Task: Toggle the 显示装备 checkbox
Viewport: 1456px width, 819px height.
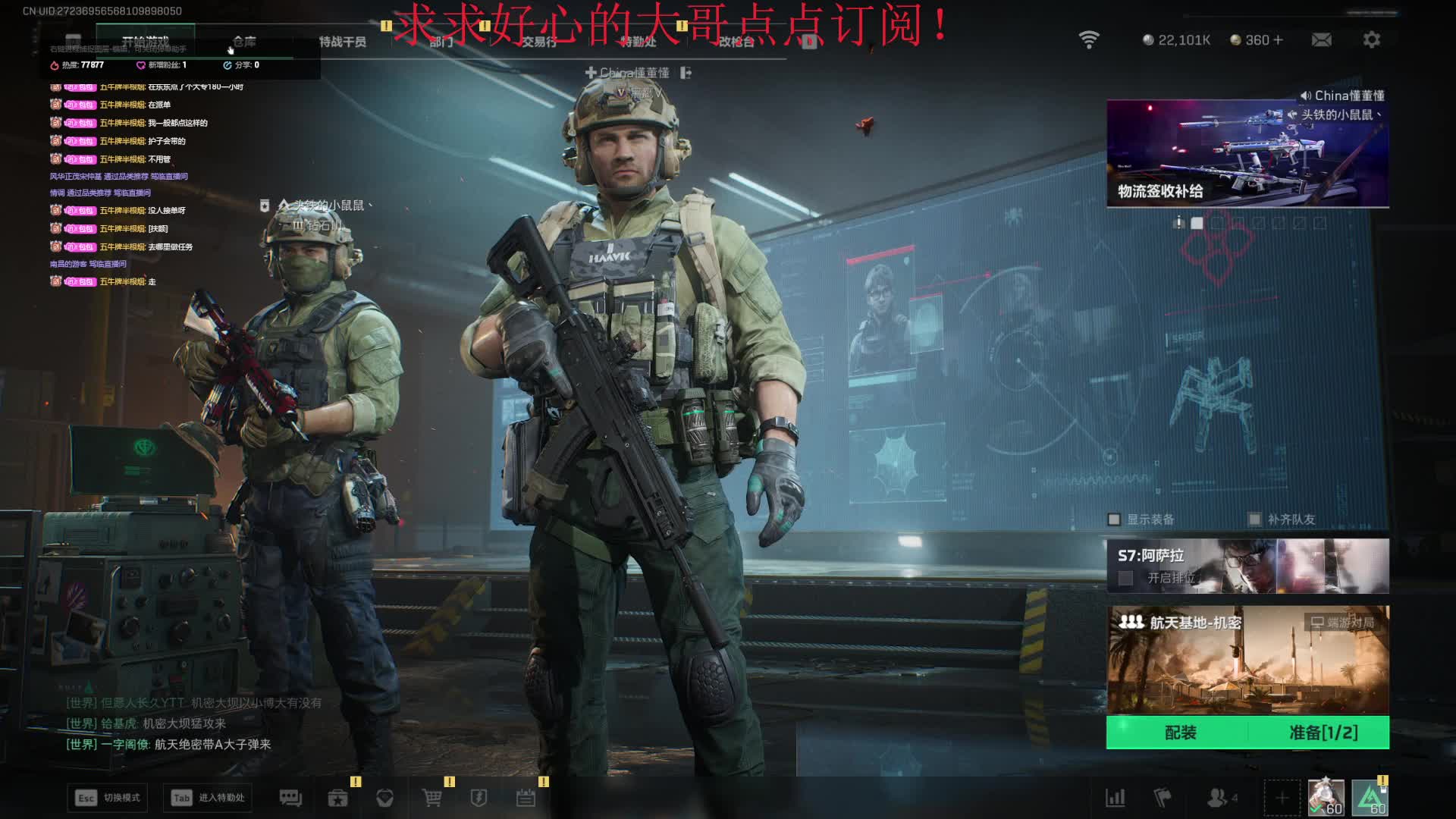Action: (x=1114, y=519)
